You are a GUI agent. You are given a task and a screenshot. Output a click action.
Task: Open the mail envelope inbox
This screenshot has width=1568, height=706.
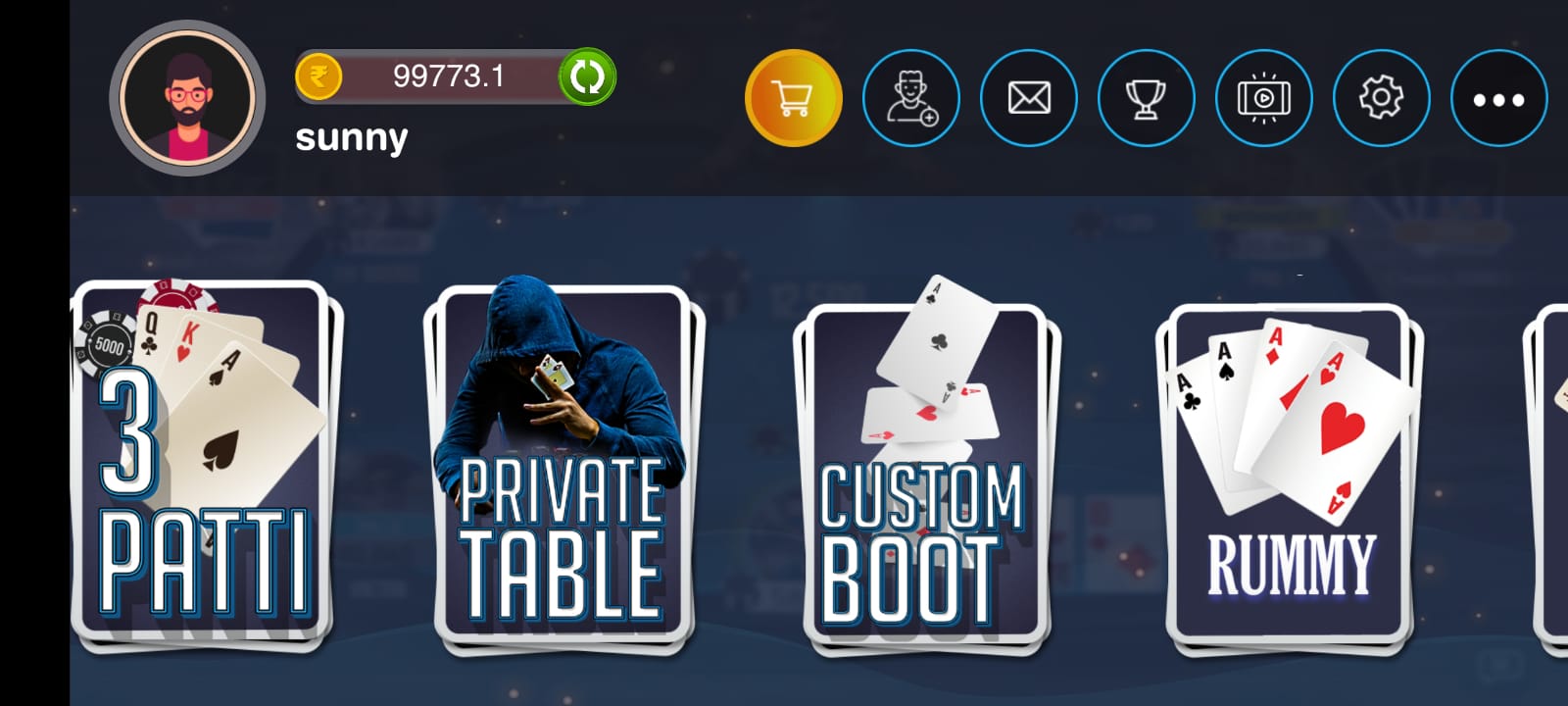click(x=1028, y=98)
